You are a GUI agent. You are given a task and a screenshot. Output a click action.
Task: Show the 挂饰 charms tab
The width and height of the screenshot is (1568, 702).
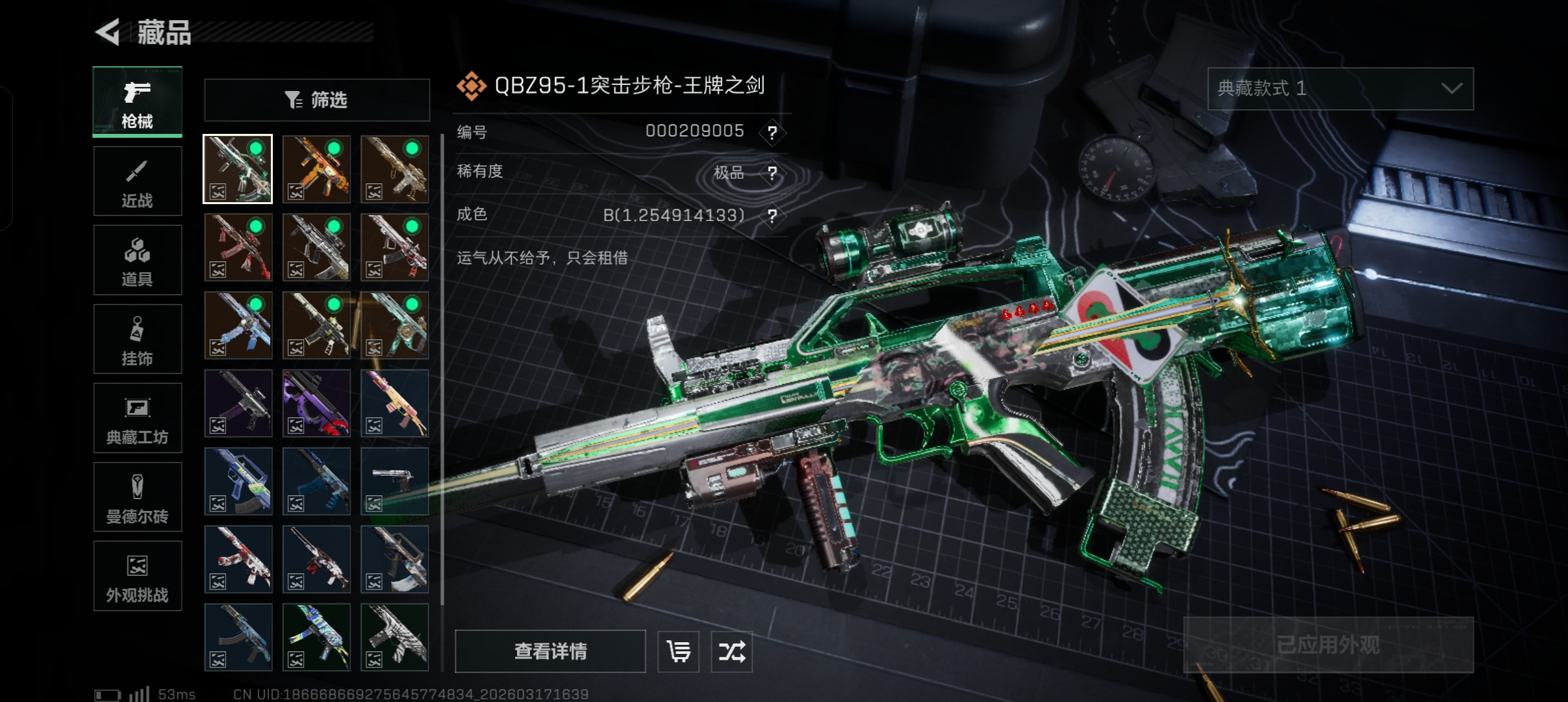click(137, 339)
